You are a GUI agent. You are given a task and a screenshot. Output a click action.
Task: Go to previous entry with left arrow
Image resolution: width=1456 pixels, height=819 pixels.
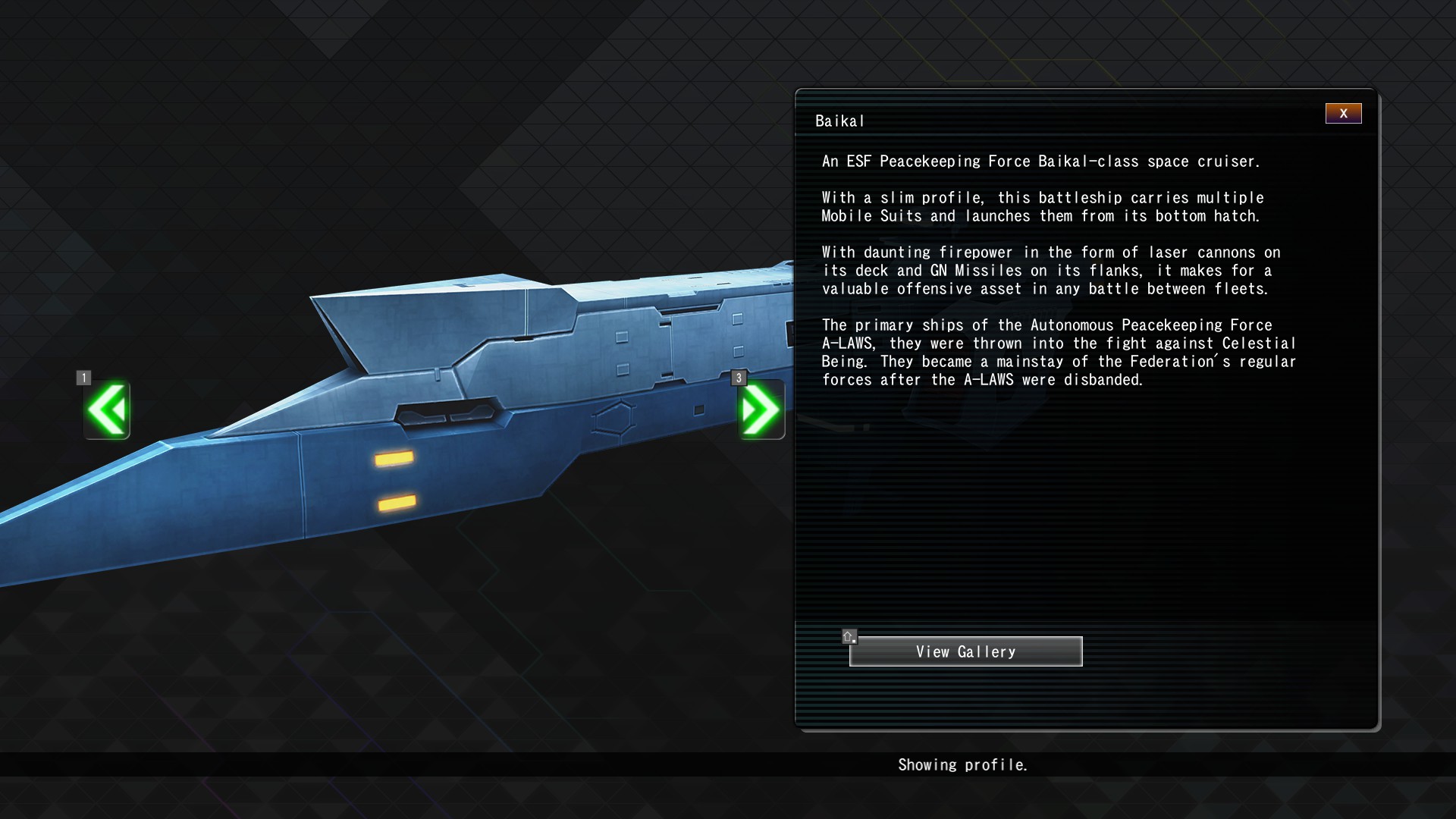107,410
